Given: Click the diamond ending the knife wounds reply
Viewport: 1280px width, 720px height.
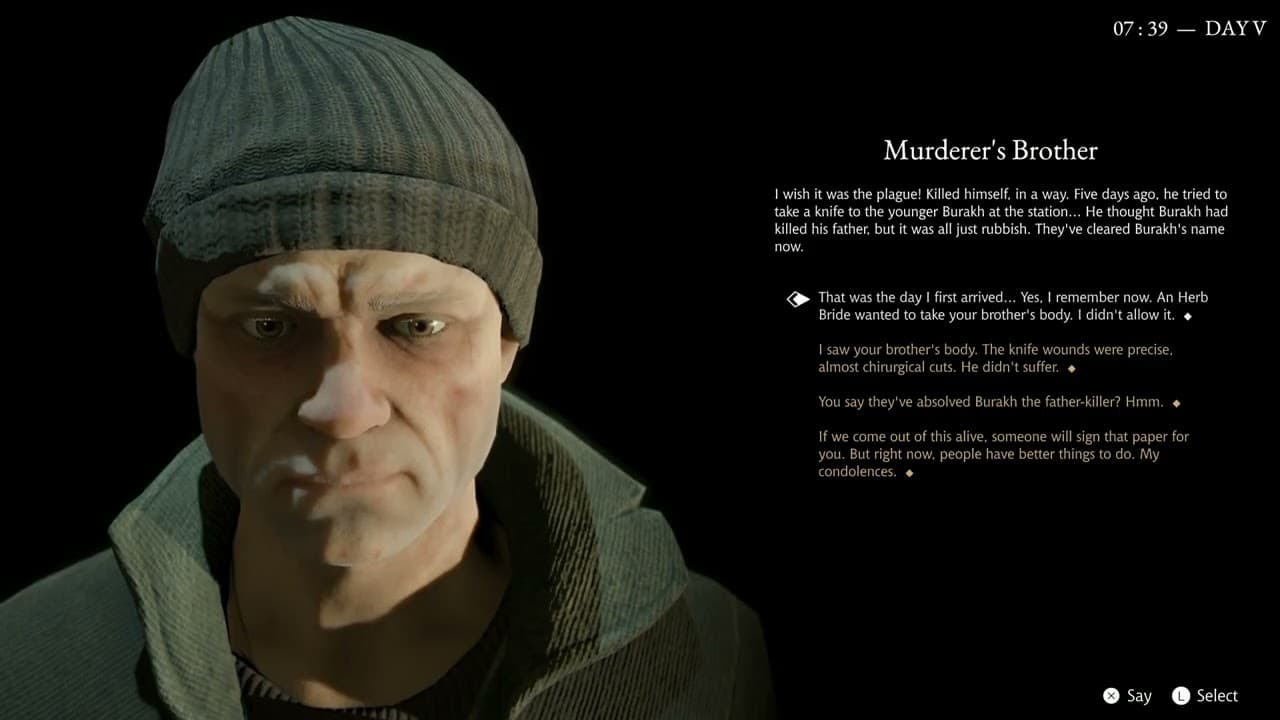Looking at the screenshot, I should [1070, 368].
